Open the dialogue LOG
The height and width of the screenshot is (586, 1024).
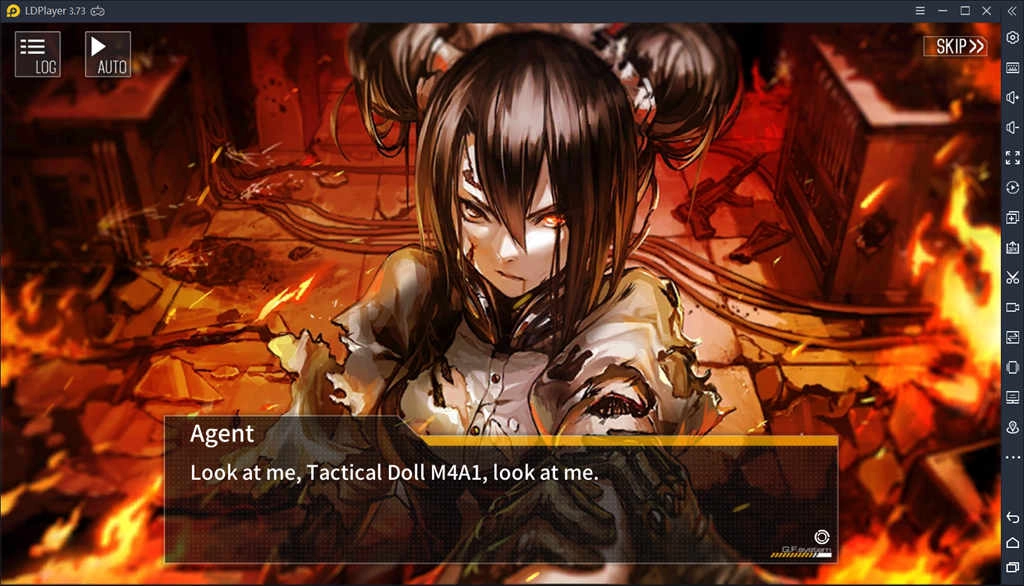pyautogui.click(x=38, y=54)
